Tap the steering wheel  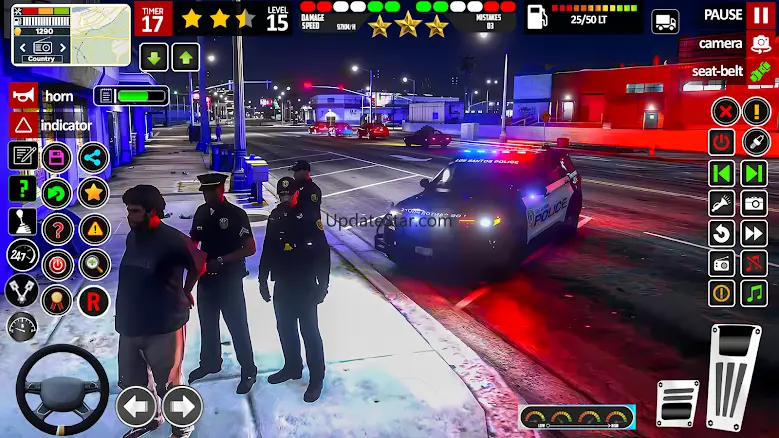click(62, 390)
